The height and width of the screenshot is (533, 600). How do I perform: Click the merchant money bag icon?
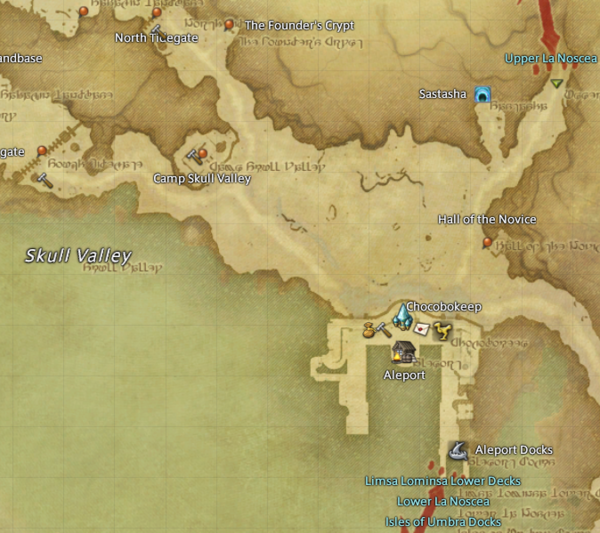click(368, 327)
